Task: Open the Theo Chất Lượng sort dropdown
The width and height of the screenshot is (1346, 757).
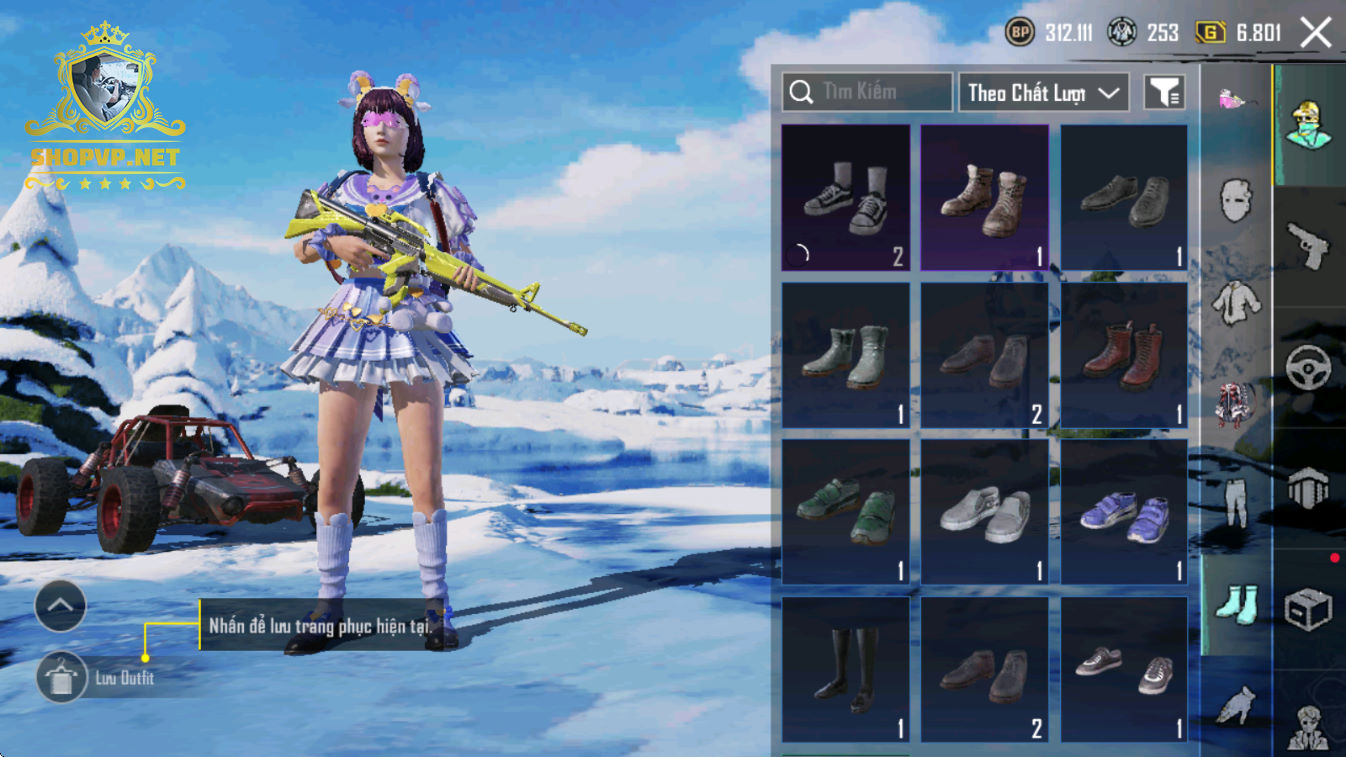Action: point(1043,93)
